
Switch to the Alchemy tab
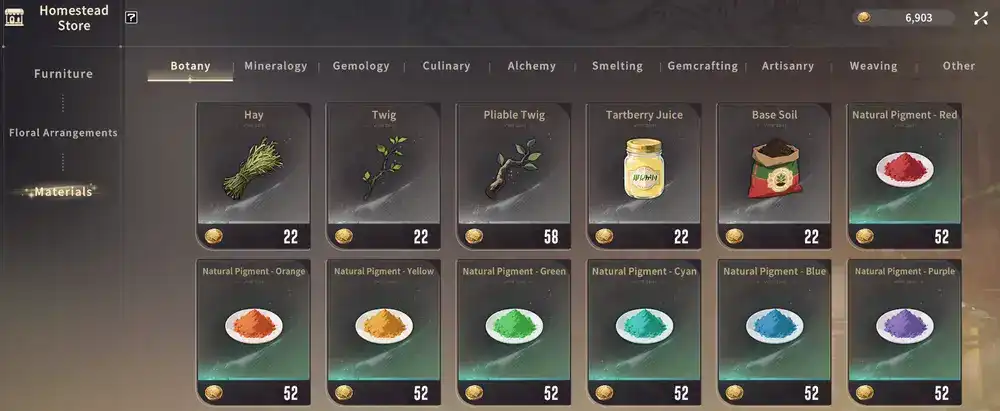tap(531, 66)
